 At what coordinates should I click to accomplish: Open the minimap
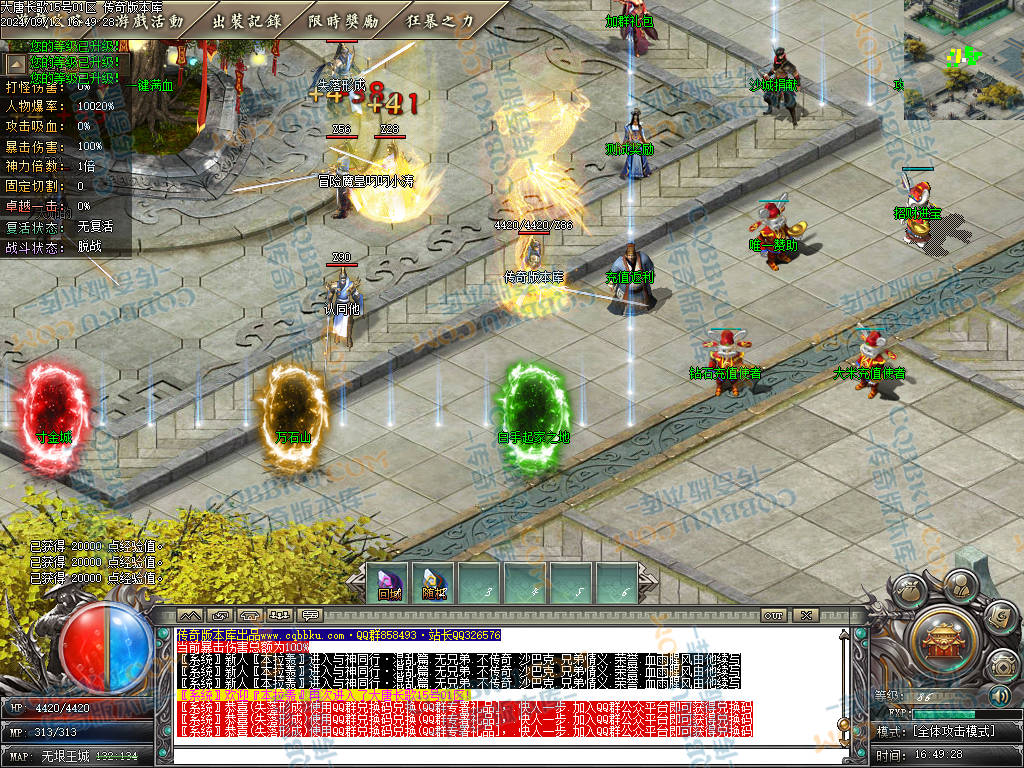coord(963,59)
